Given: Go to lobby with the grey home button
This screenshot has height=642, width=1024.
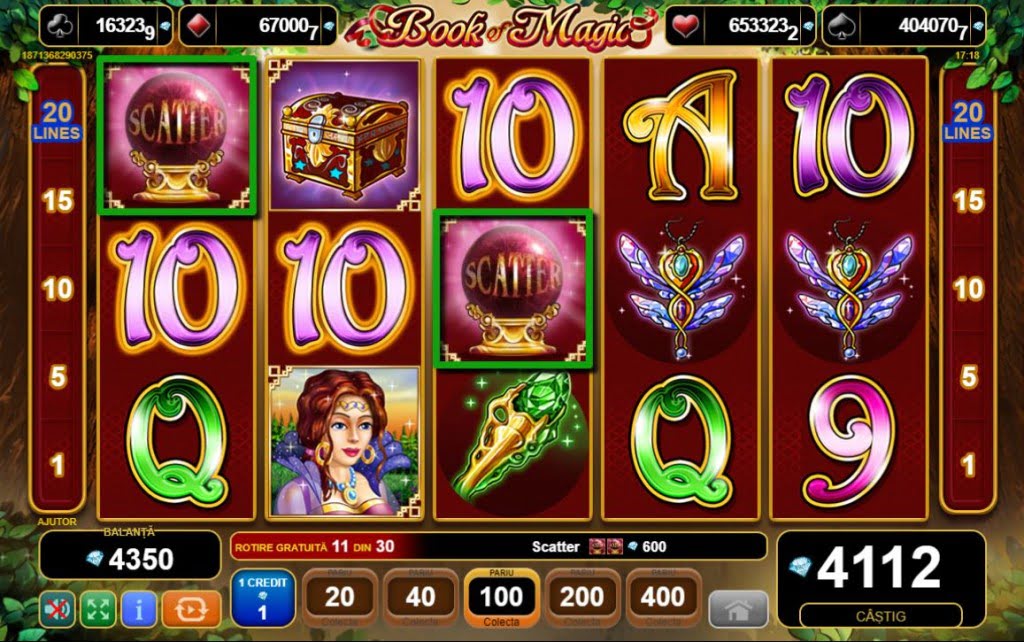Looking at the screenshot, I should [x=738, y=609].
